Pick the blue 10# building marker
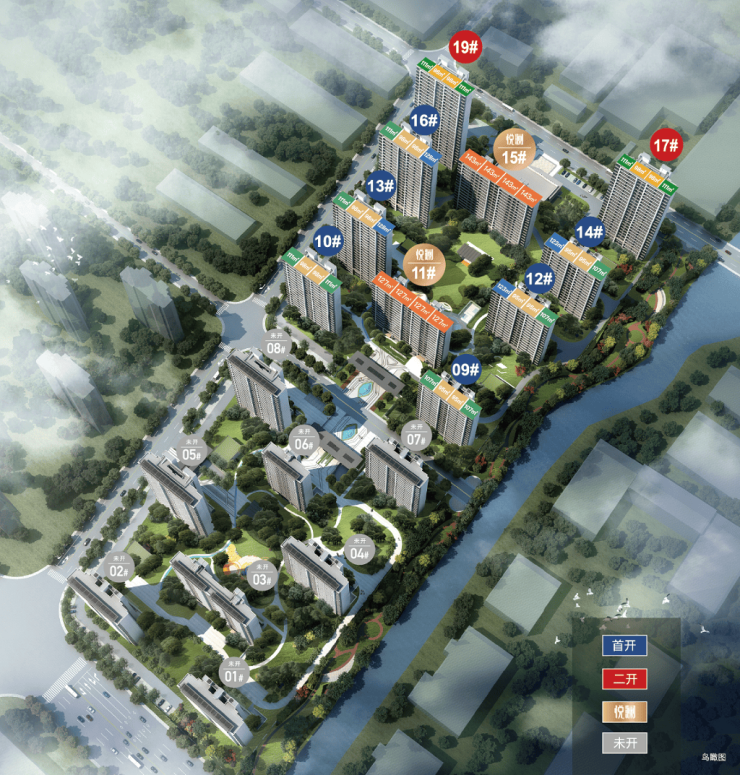Viewport: 740px width, 775px height. point(327,240)
